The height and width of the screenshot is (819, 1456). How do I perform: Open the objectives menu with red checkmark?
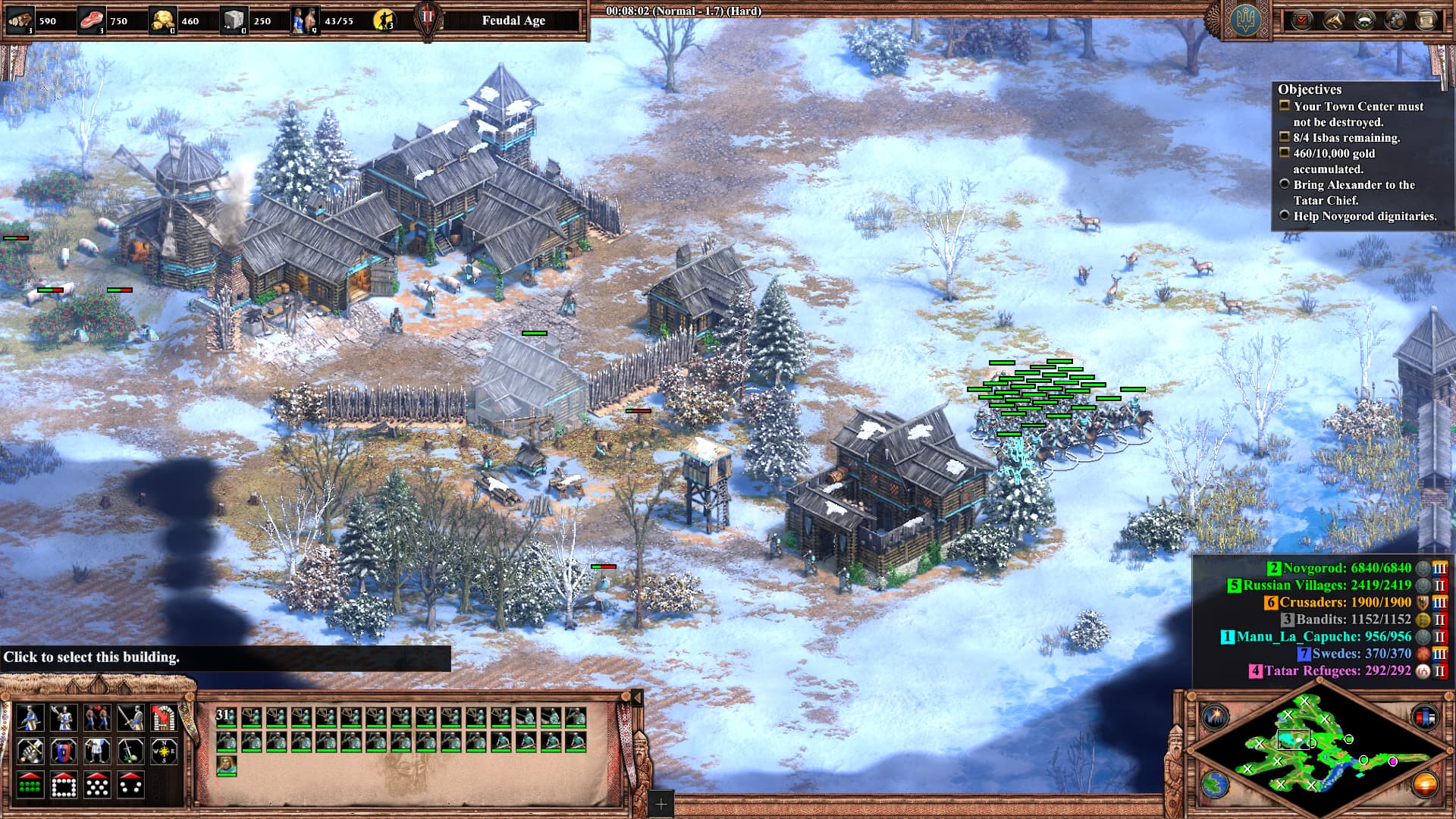[1302, 20]
